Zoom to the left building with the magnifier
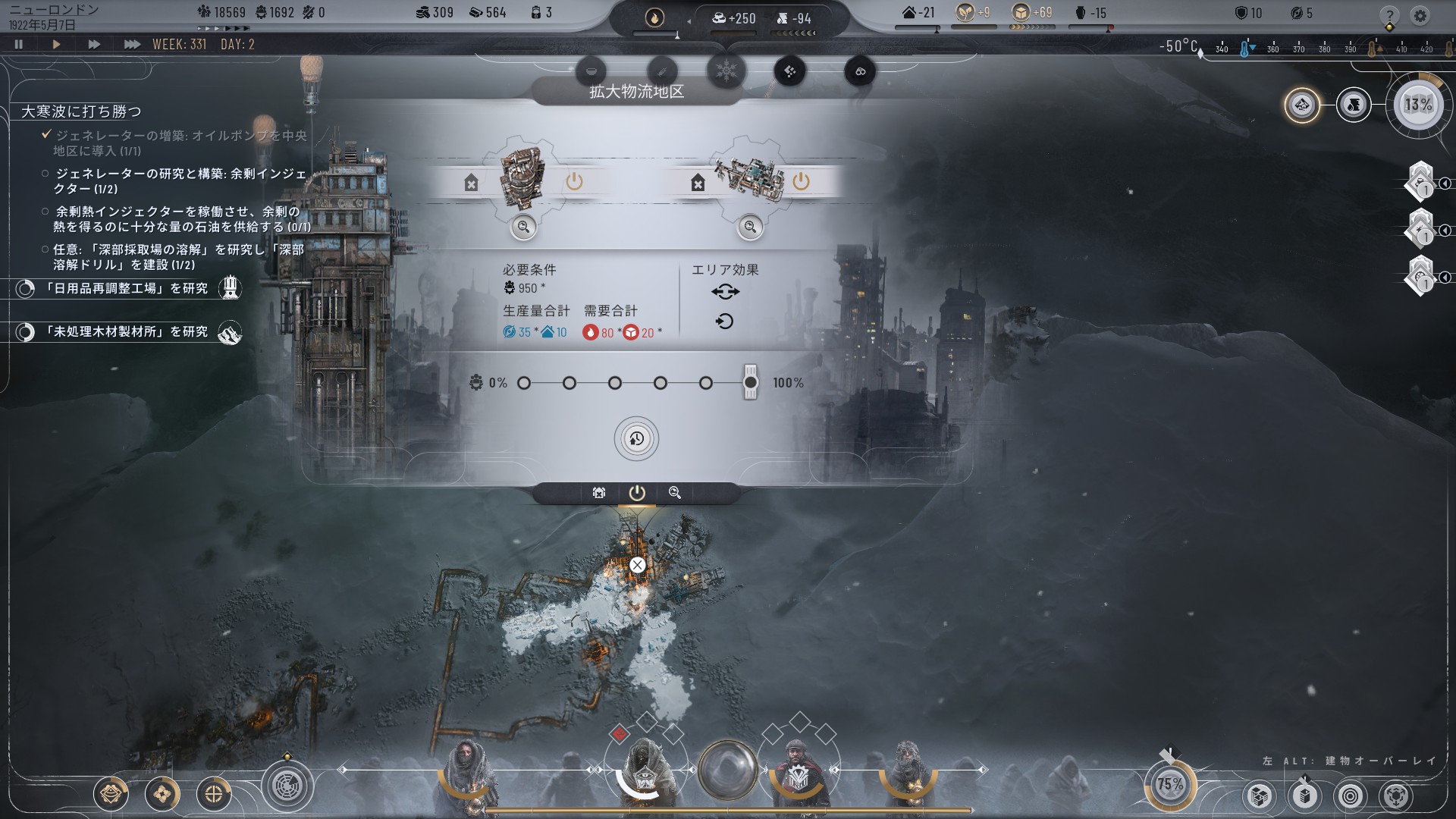Screen dimensions: 1456x819 [523, 227]
